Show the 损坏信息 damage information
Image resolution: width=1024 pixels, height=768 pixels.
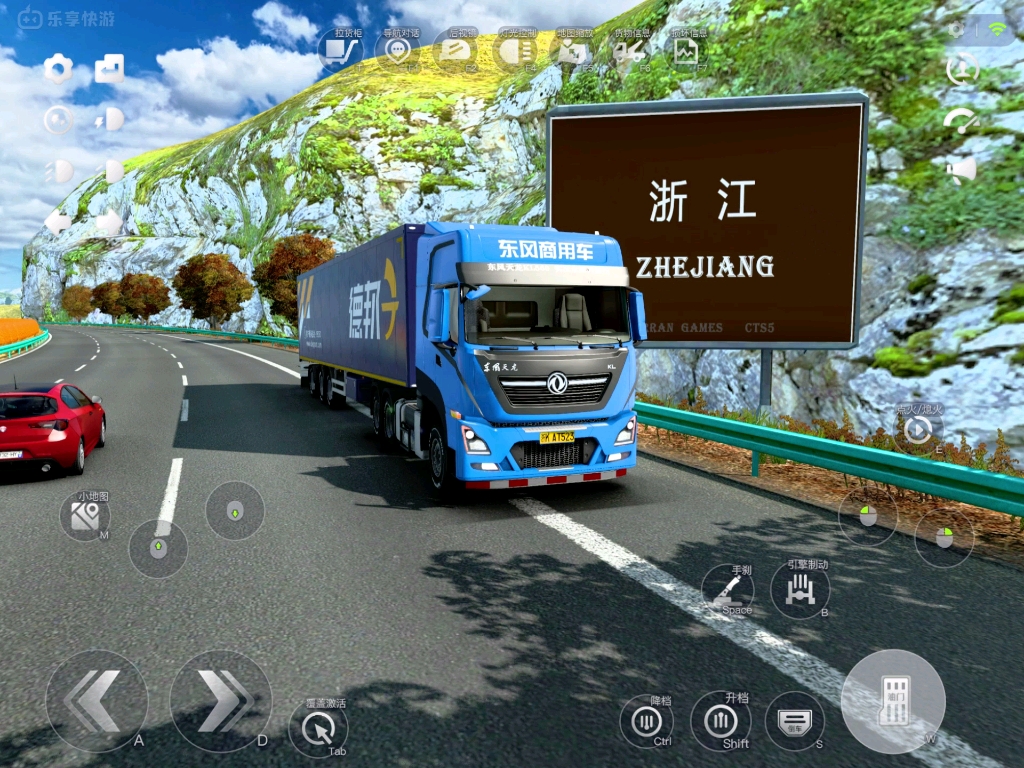(x=686, y=51)
